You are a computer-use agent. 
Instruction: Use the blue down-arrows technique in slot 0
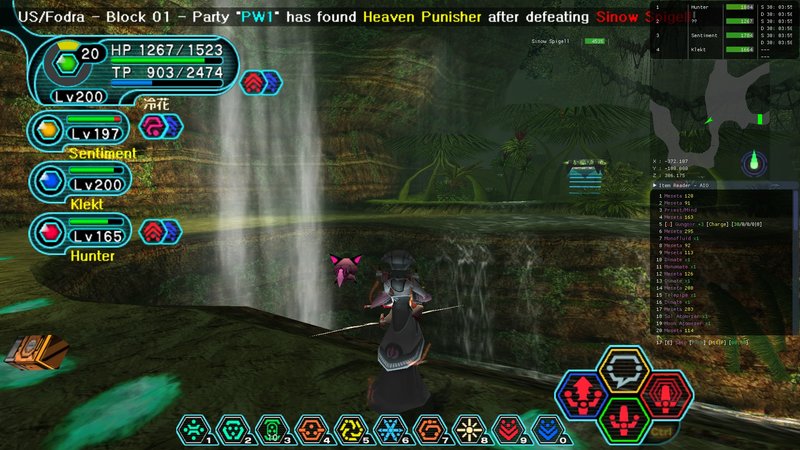click(547, 429)
